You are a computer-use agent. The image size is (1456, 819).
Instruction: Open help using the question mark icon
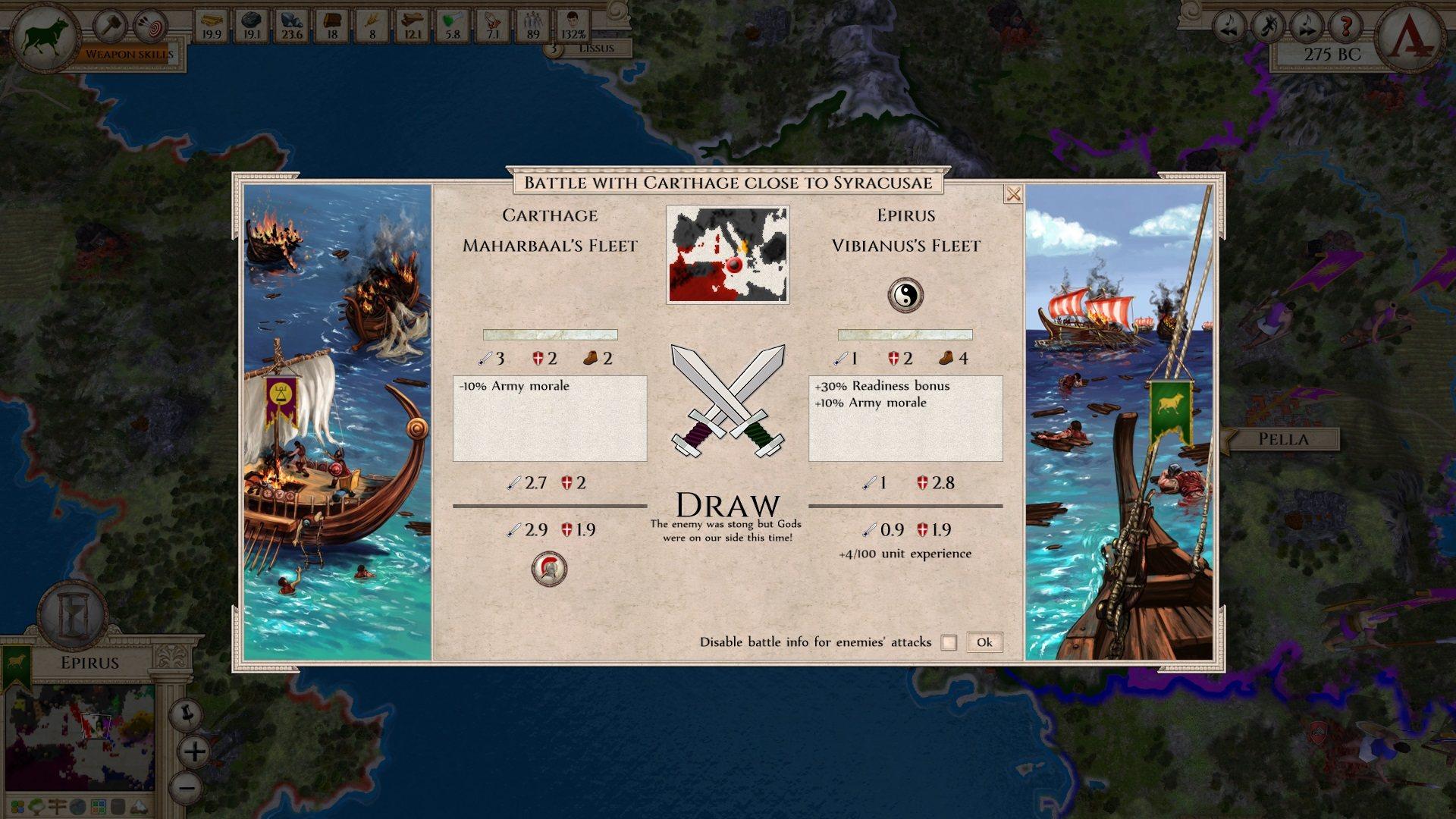click(x=1345, y=24)
